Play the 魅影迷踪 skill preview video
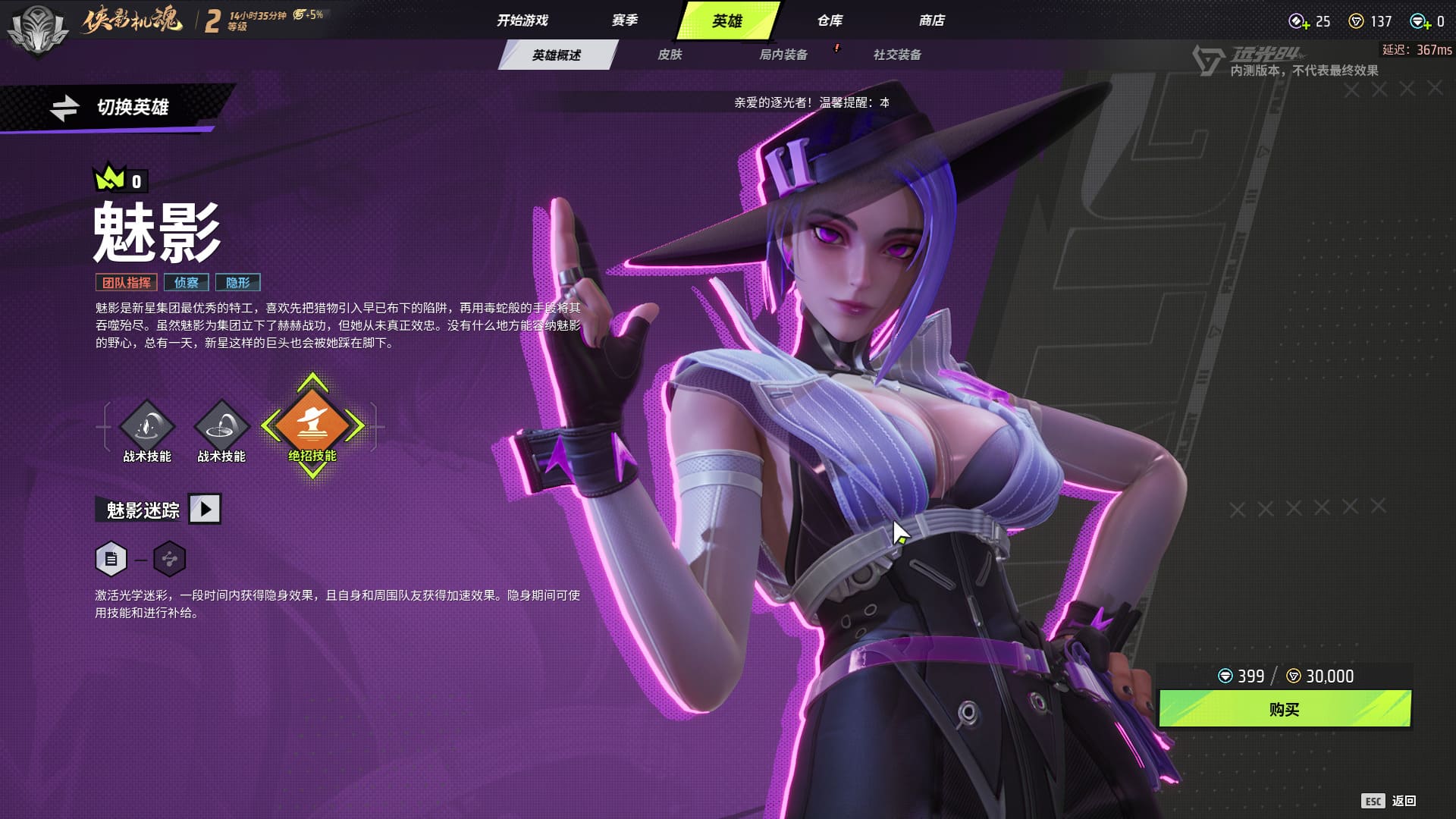Viewport: 1456px width, 819px height. coord(205,509)
